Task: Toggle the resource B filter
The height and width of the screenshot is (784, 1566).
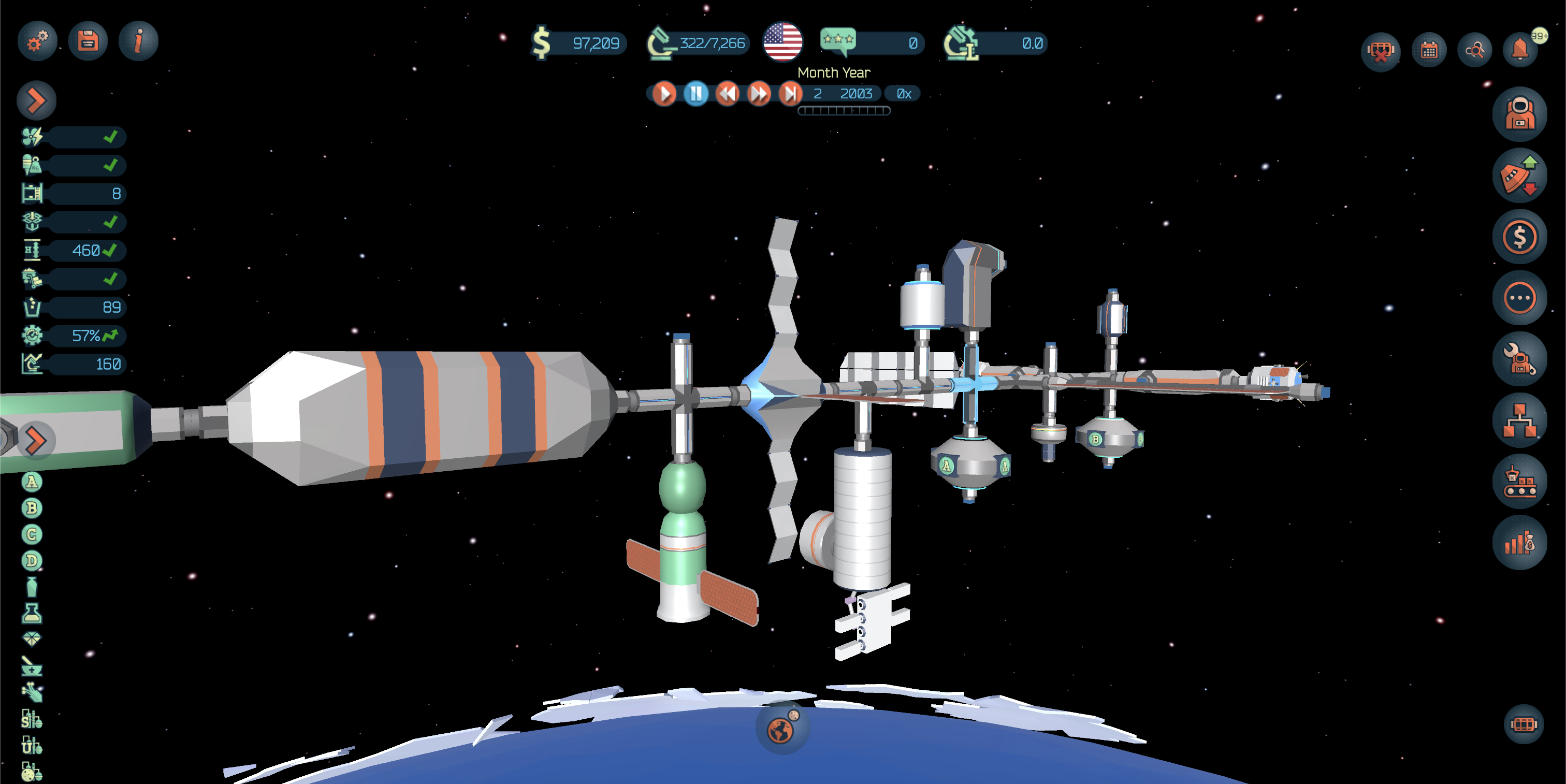Action: pyautogui.click(x=31, y=508)
